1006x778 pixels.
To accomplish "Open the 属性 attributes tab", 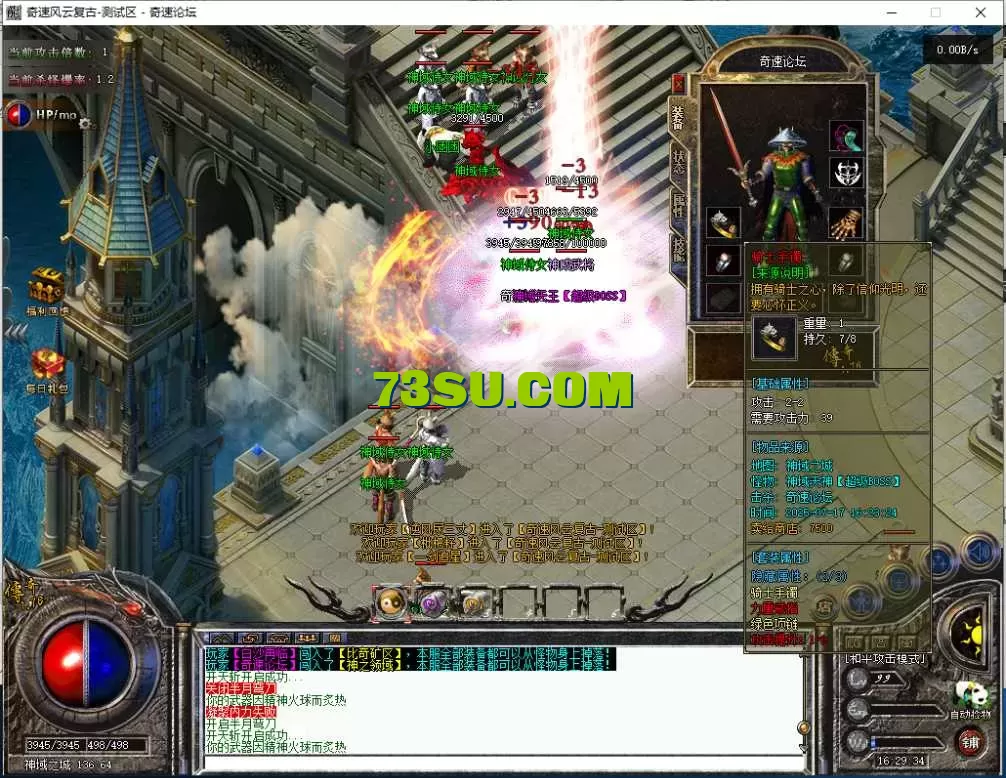I will click(x=679, y=205).
